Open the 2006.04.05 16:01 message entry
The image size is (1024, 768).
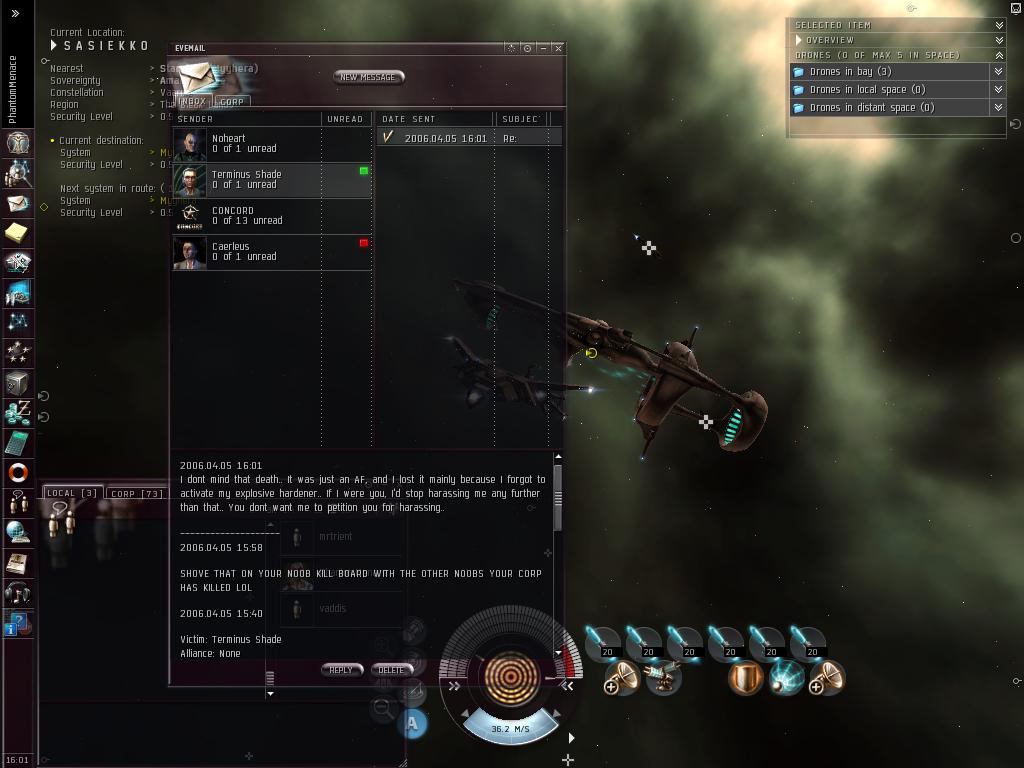[x=445, y=138]
